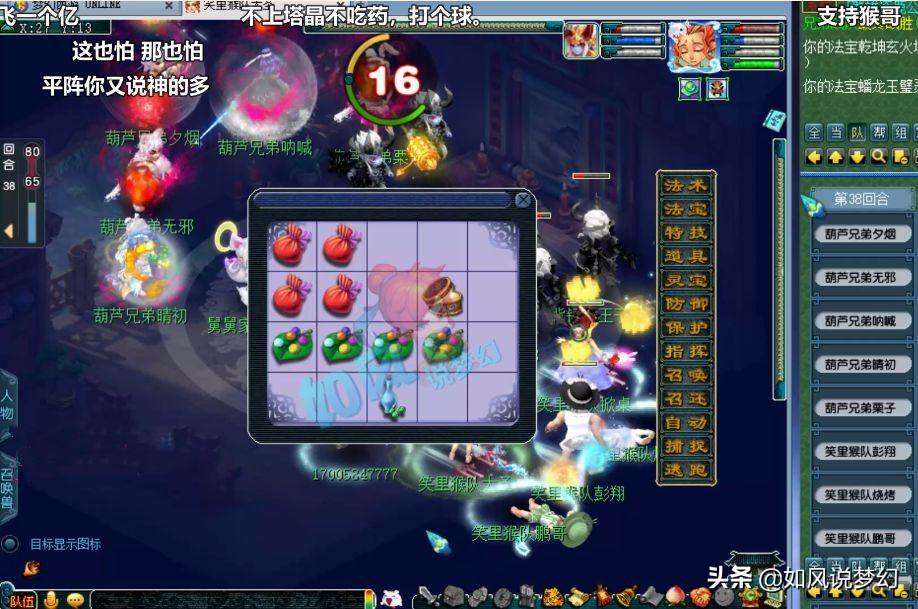
Task: Close the item inventory window
Action: click(523, 199)
